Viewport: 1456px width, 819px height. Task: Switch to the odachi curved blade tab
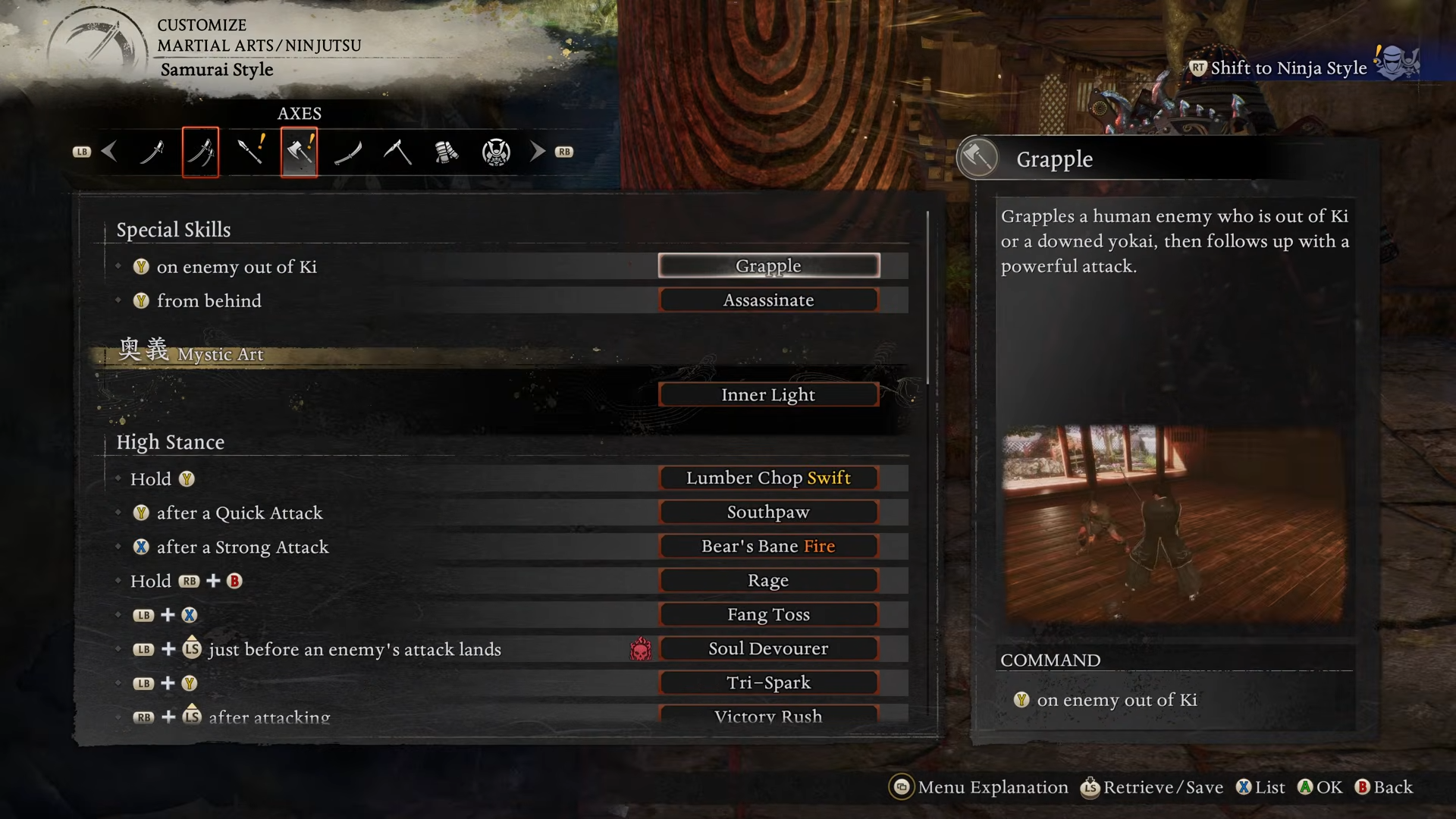click(x=348, y=152)
